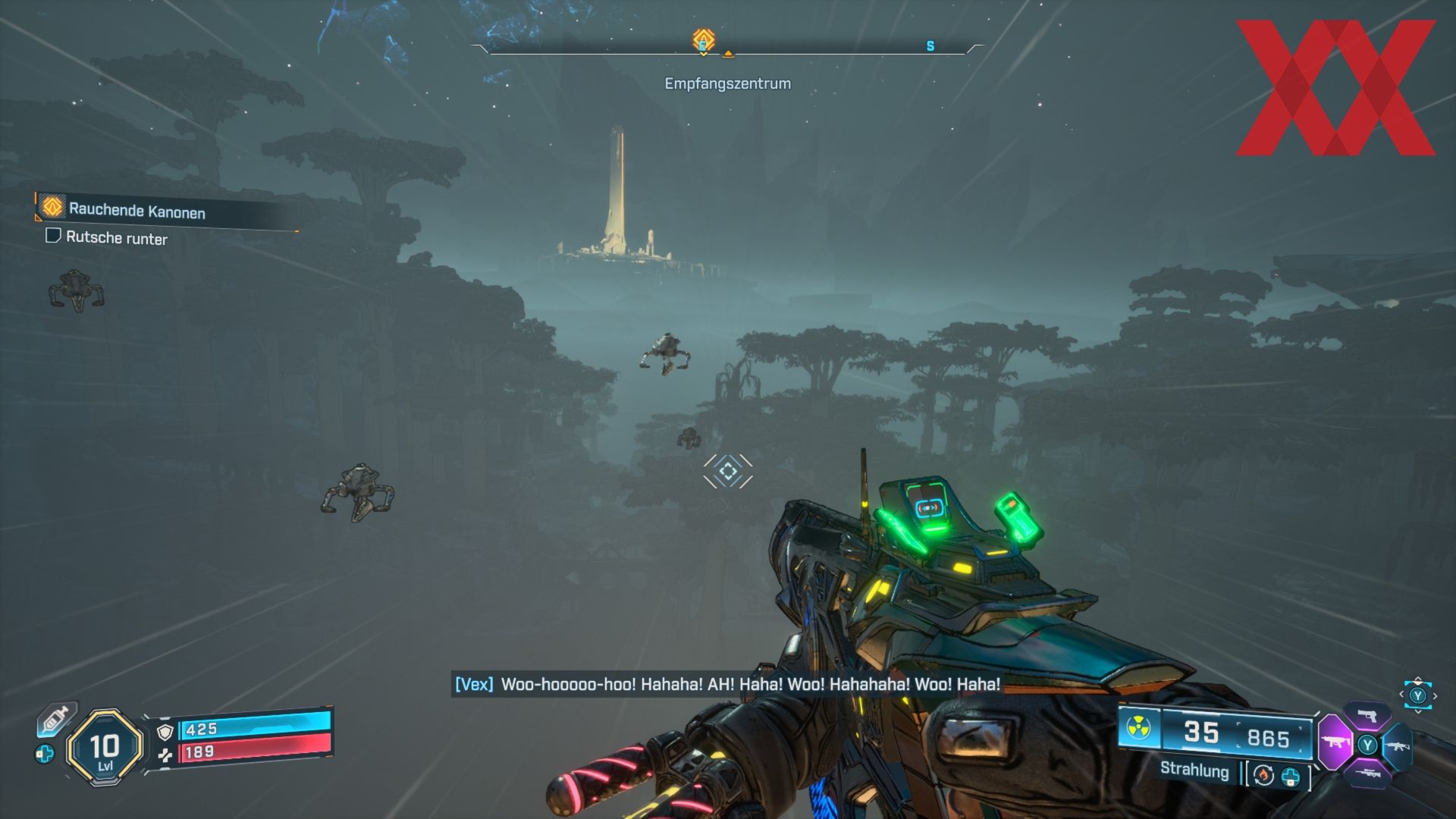Click the quest marker on the compass
Viewport: 1456px width, 819px height.
(x=704, y=40)
